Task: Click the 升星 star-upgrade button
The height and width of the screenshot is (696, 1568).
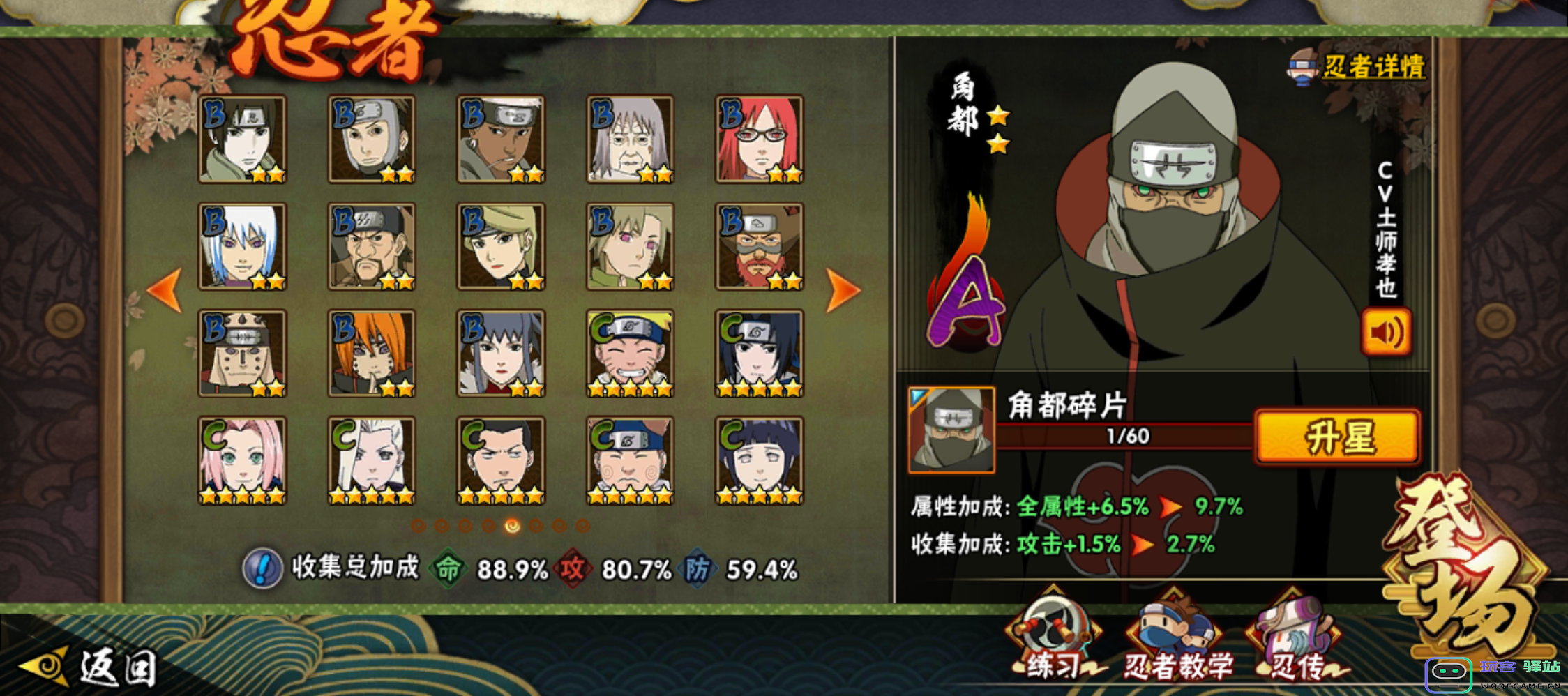Action: (x=1337, y=437)
